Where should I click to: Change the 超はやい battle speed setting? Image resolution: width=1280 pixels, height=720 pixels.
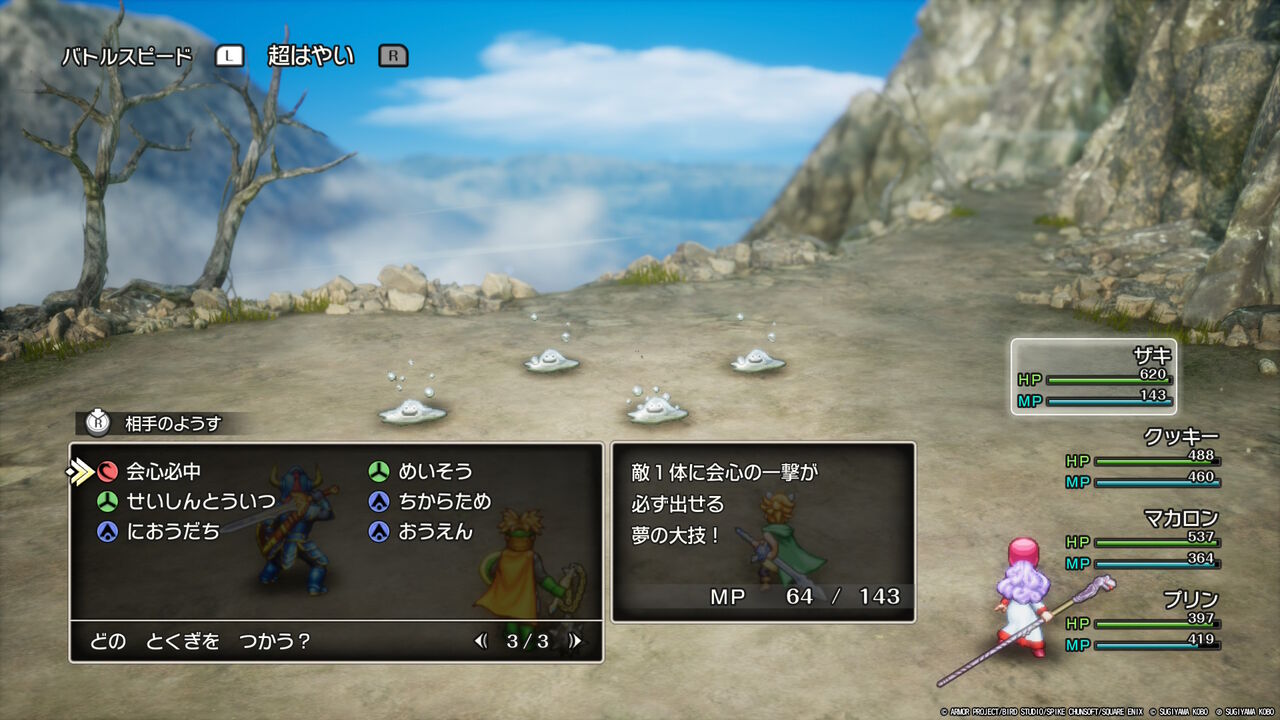click(x=311, y=56)
